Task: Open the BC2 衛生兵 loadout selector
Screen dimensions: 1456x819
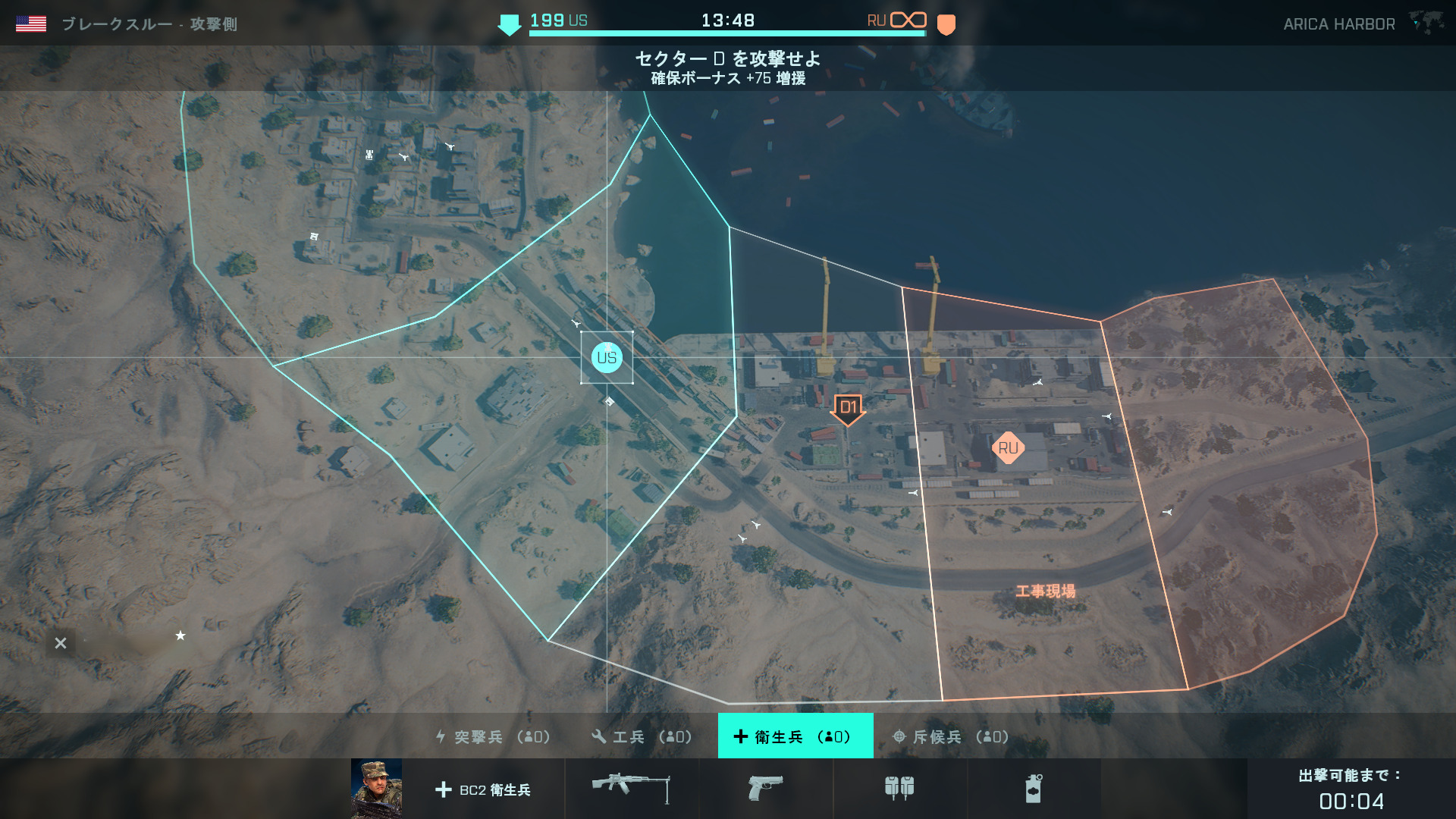Action: coord(484,789)
